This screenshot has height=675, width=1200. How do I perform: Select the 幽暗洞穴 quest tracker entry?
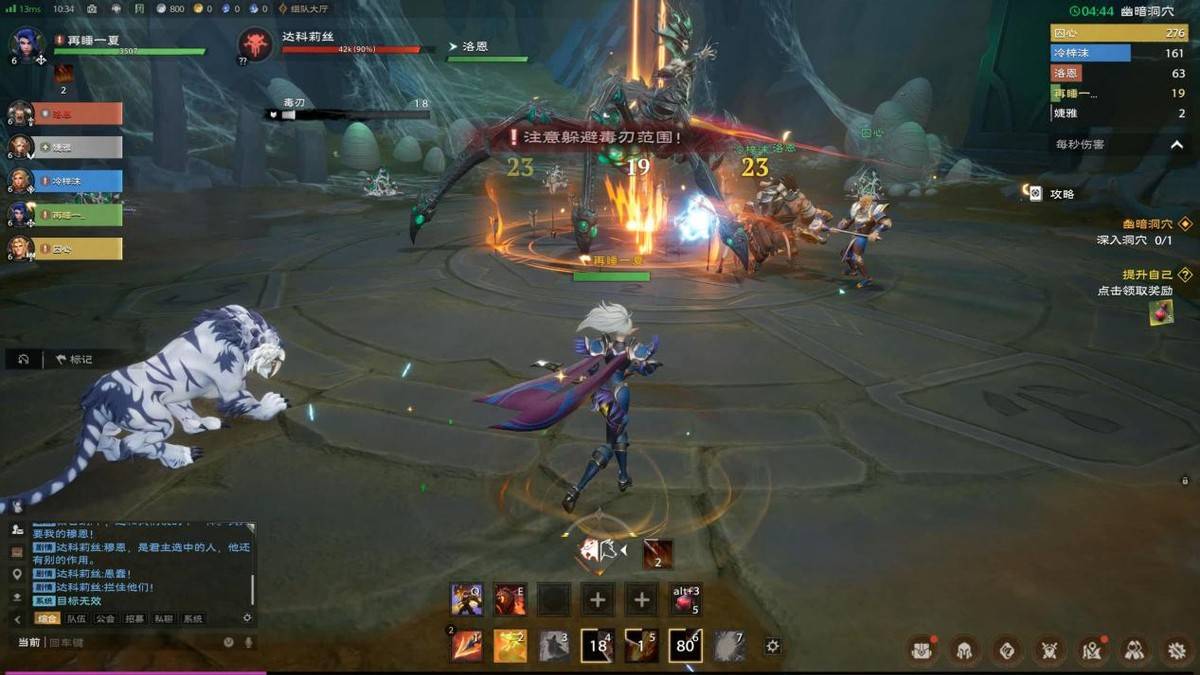coord(1150,225)
